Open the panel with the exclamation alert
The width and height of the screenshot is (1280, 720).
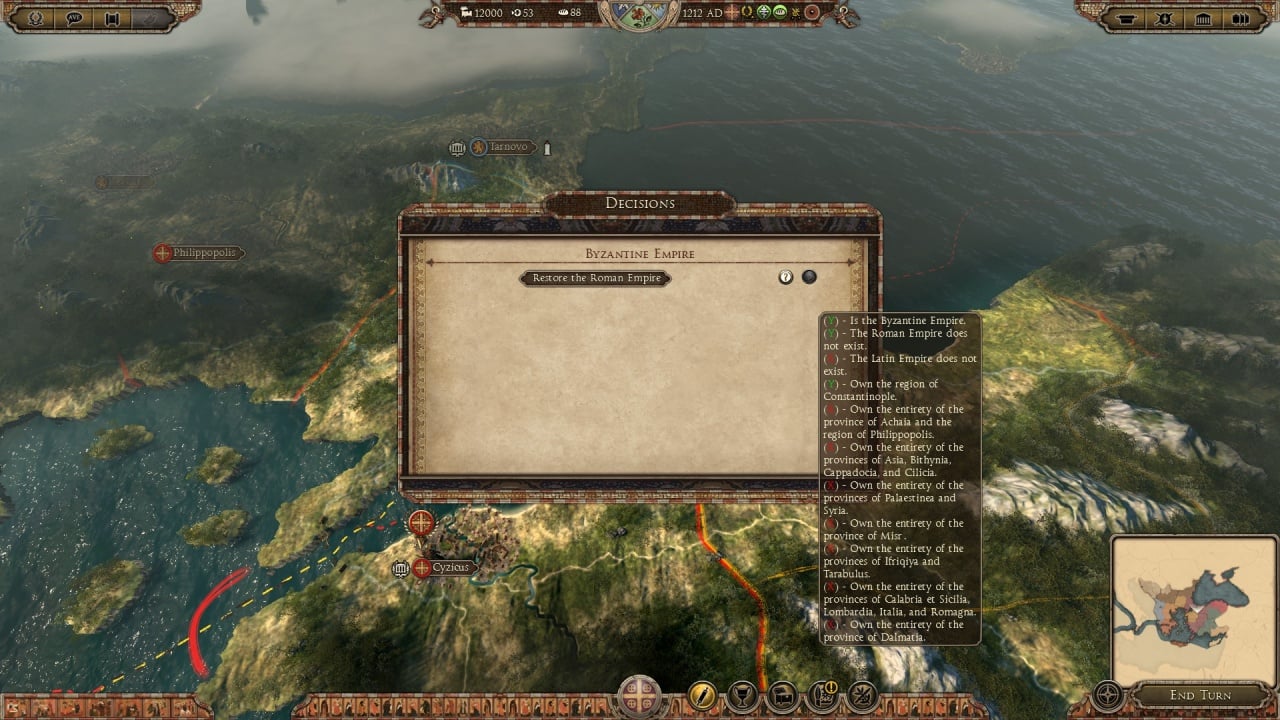coord(823,695)
